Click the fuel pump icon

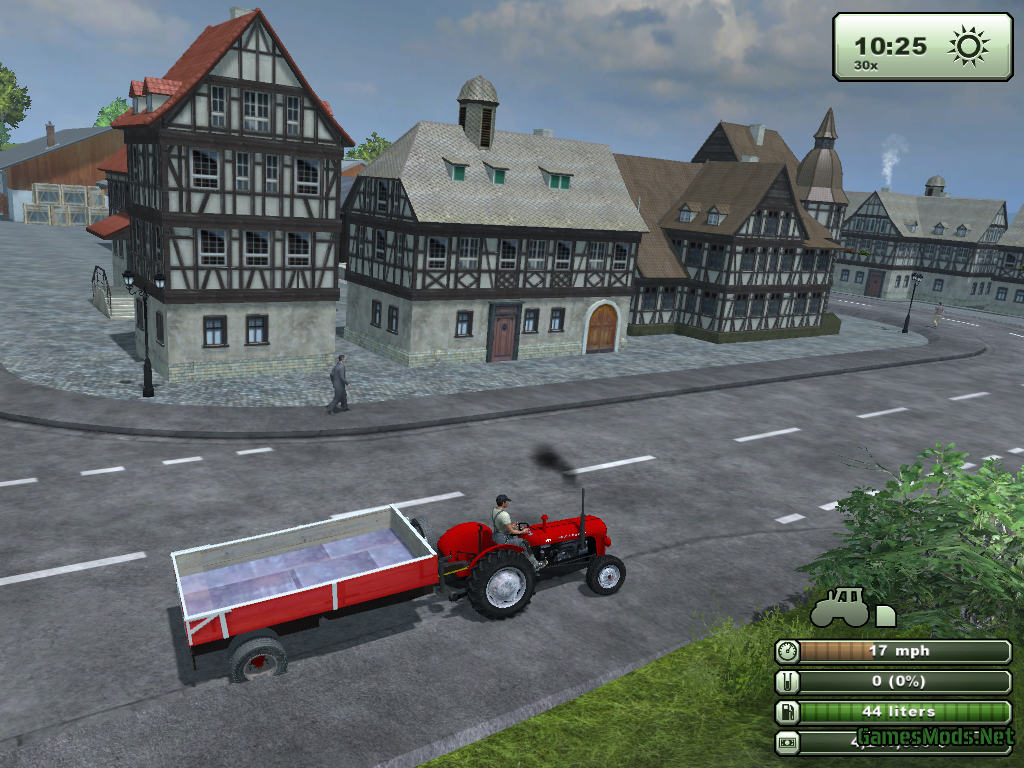[x=788, y=713]
